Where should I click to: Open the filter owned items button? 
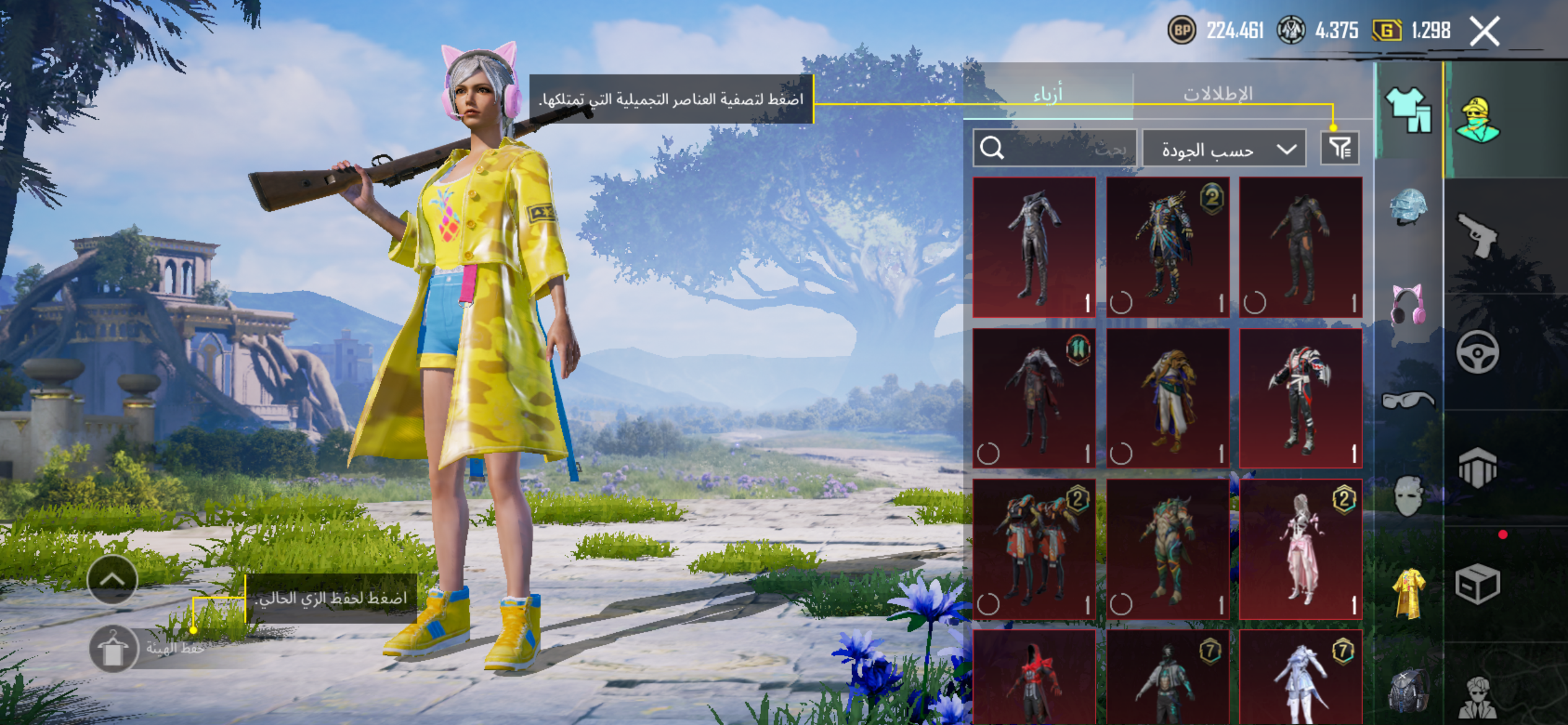[1339, 148]
